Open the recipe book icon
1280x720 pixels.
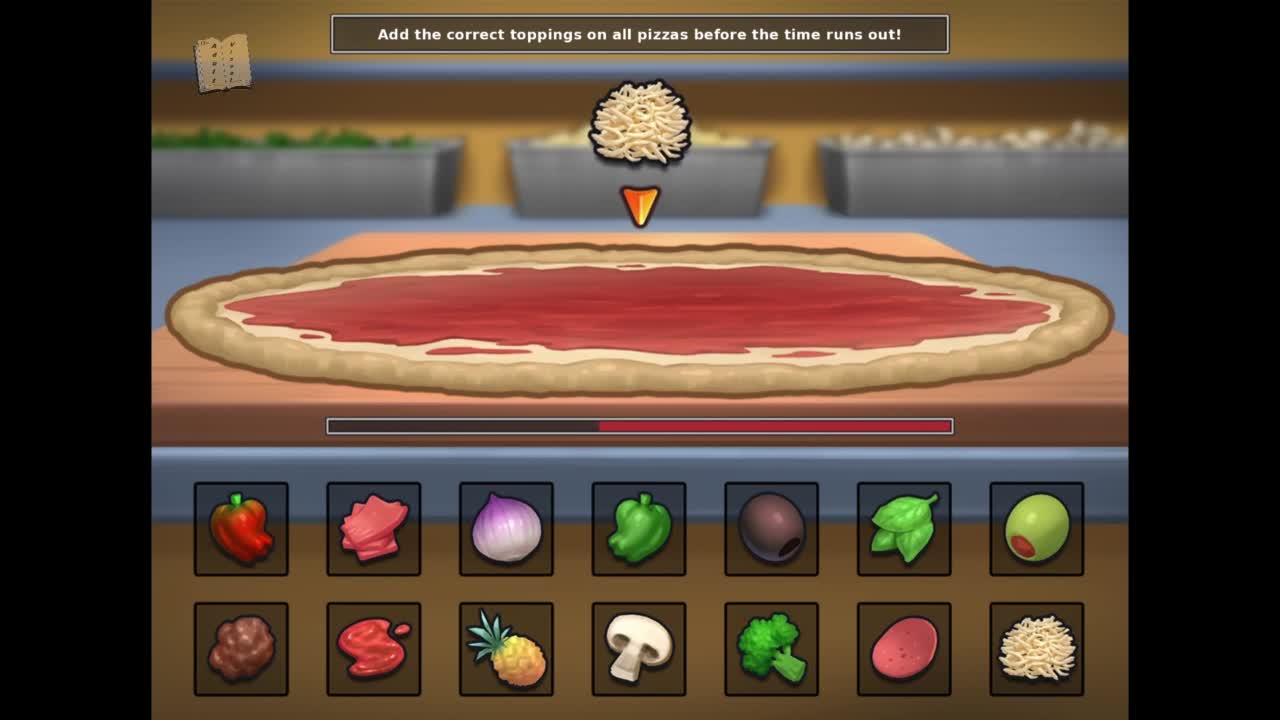pos(222,63)
